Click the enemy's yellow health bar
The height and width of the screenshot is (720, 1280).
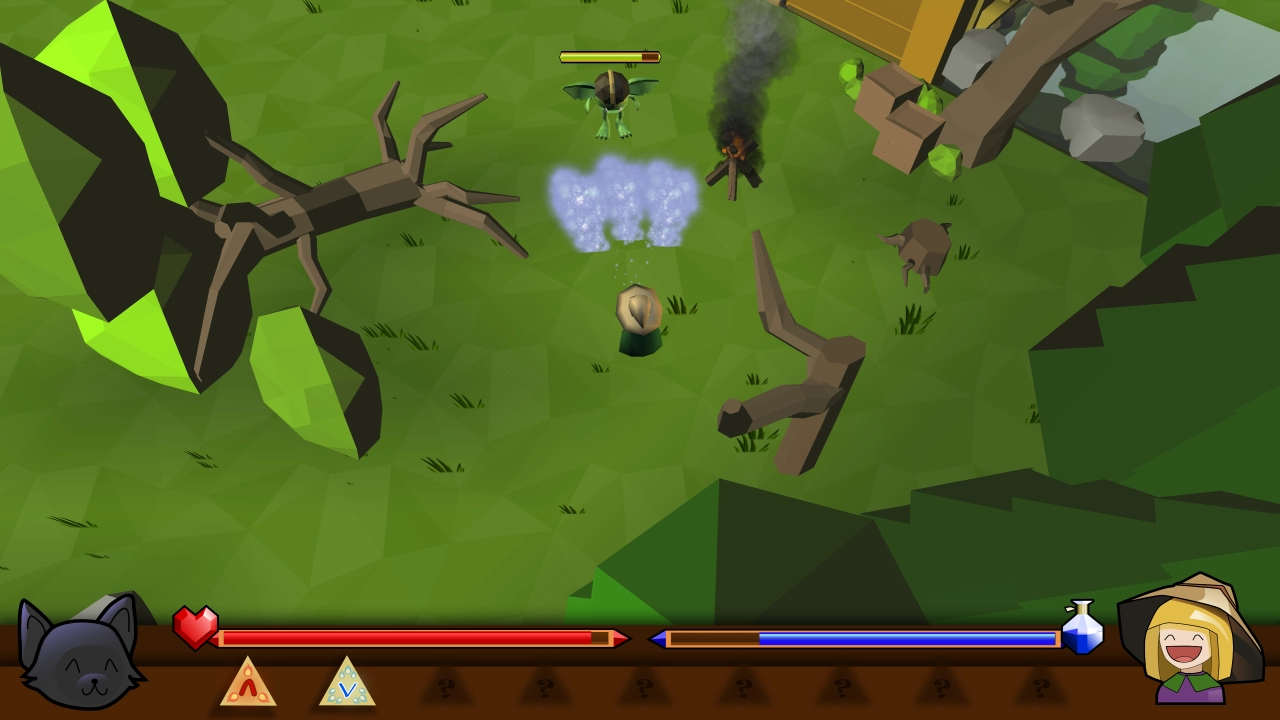pyautogui.click(x=608, y=57)
